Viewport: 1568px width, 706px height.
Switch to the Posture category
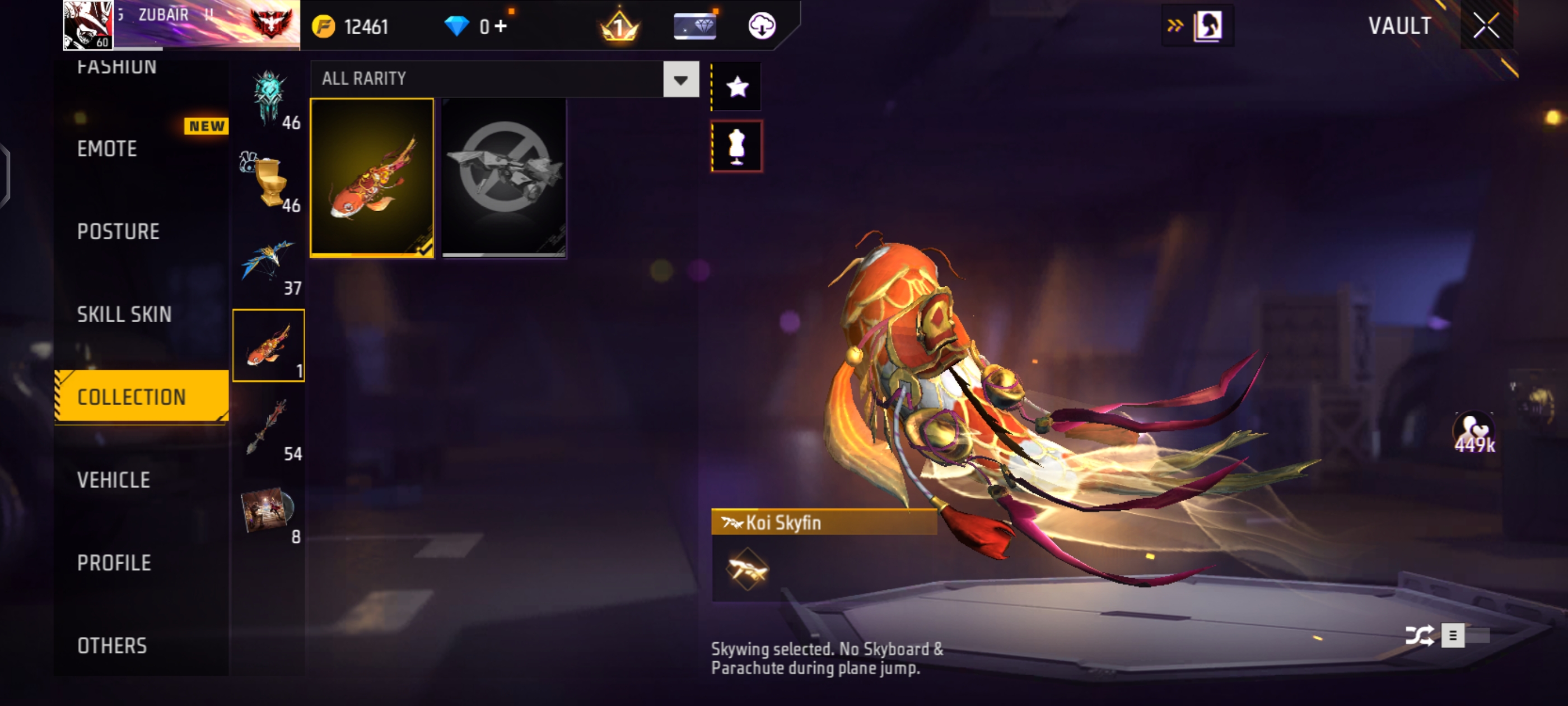(x=118, y=231)
